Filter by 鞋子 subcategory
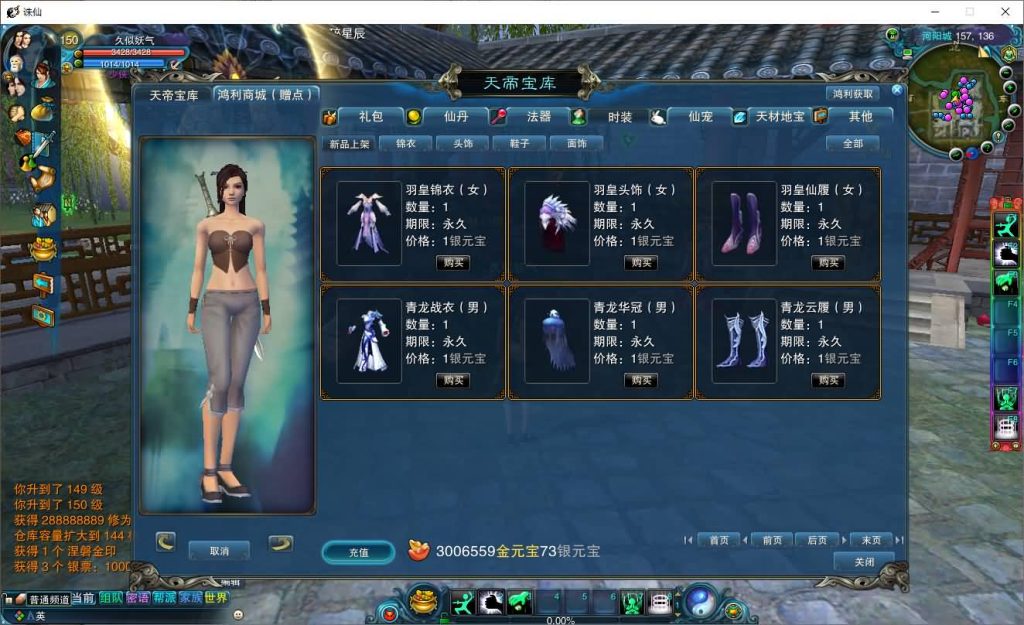The height and width of the screenshot is (625, 1024). tap(519, 144)
